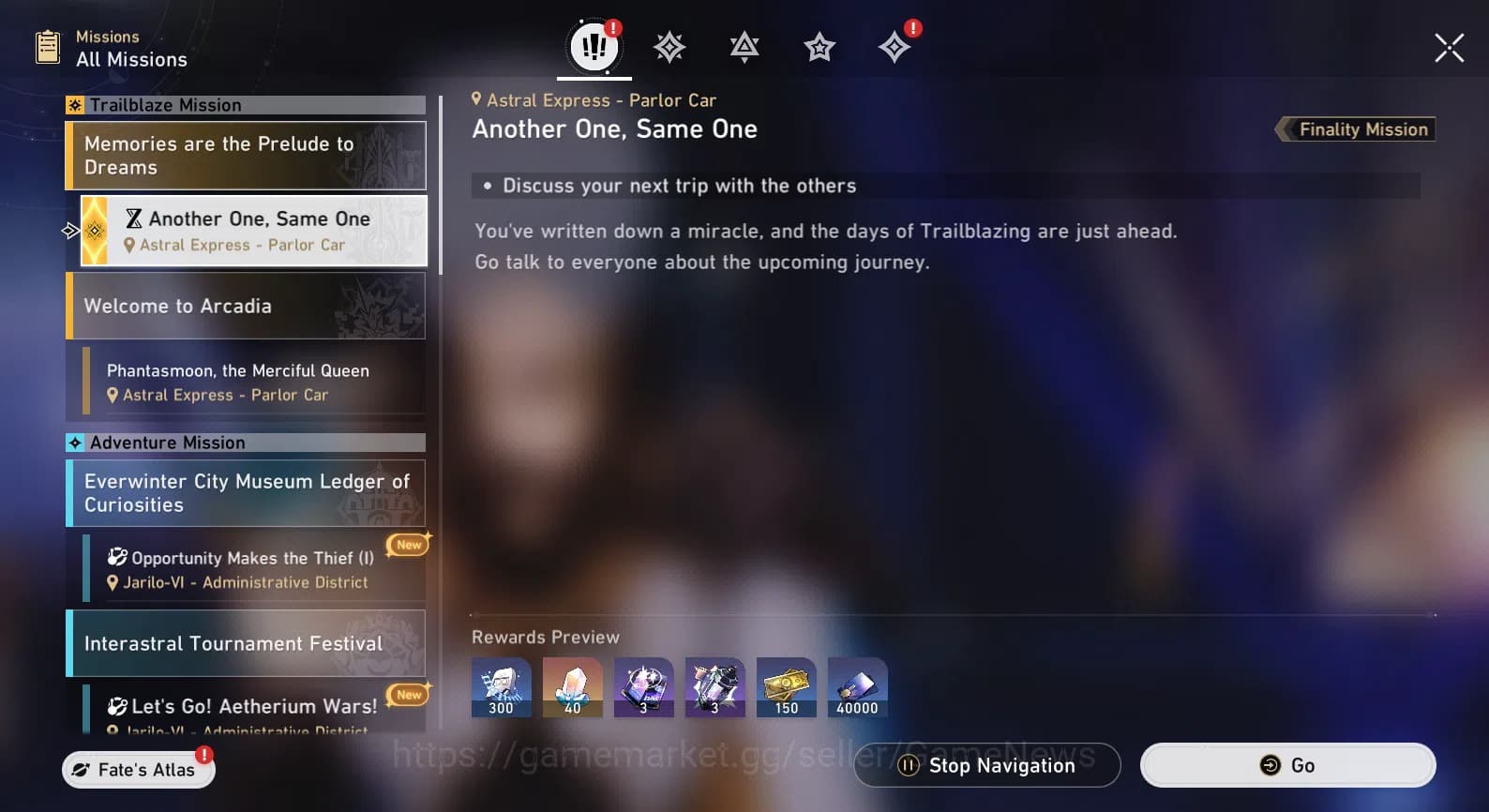Click Stop Navigation

(985, 765)
